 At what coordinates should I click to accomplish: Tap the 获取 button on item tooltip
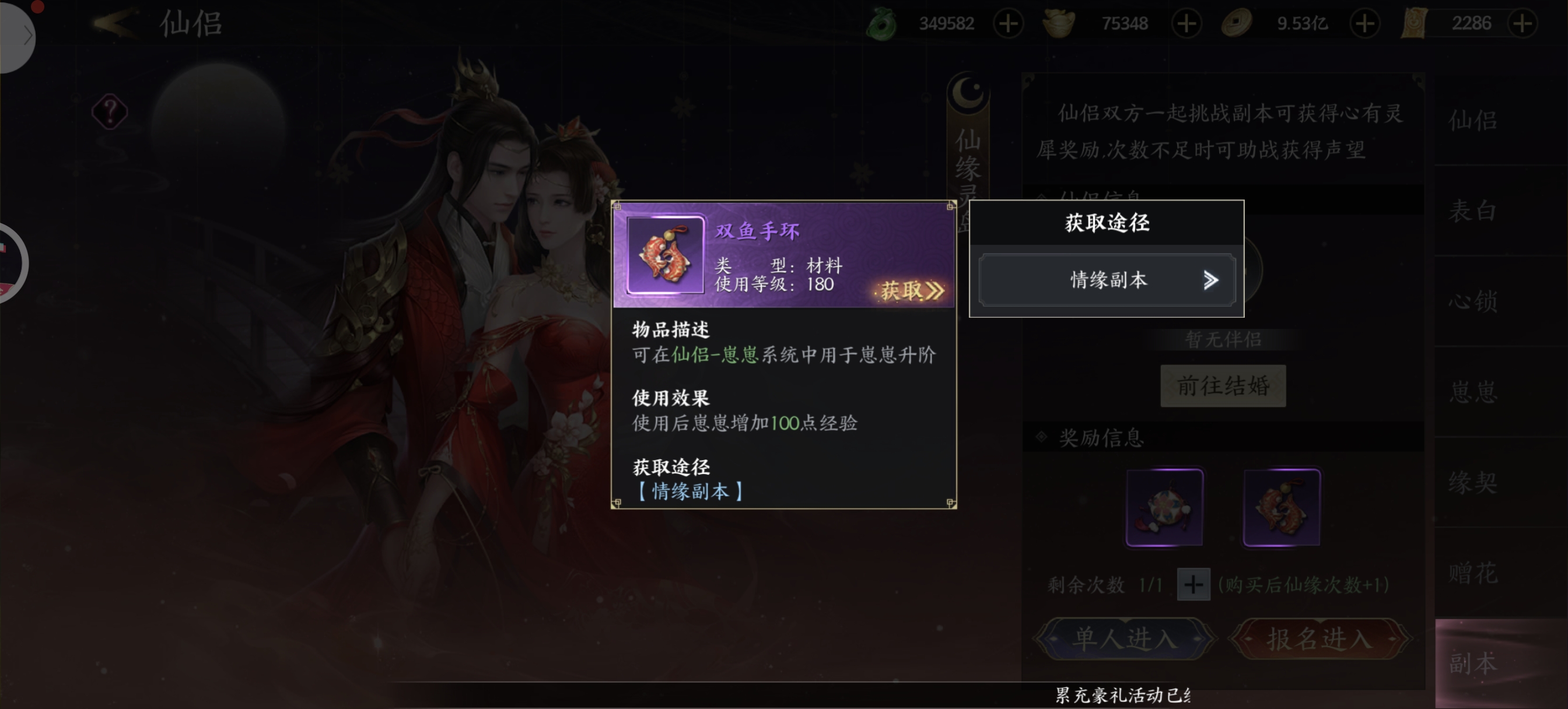910,291
